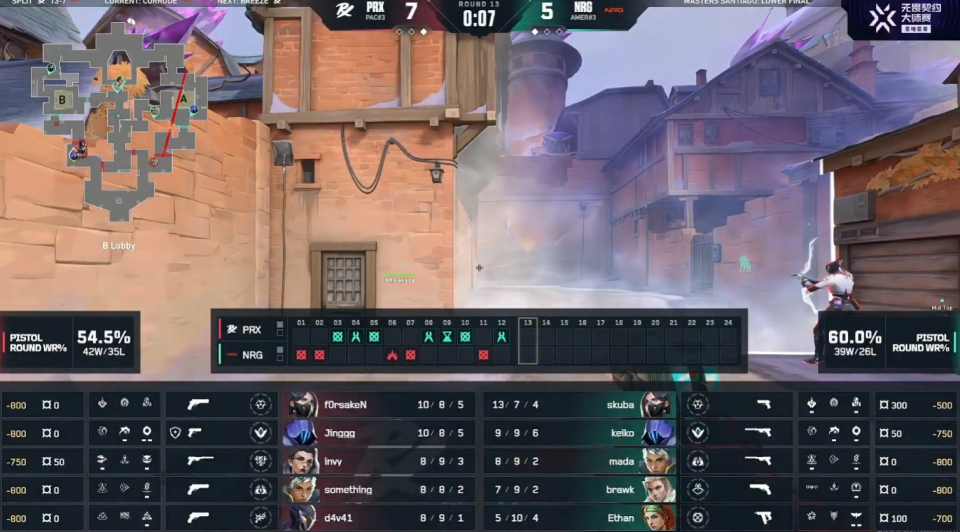Click the PRX pistol round win-rate panel
Viewport: 960px width, 532px height.
70,342
